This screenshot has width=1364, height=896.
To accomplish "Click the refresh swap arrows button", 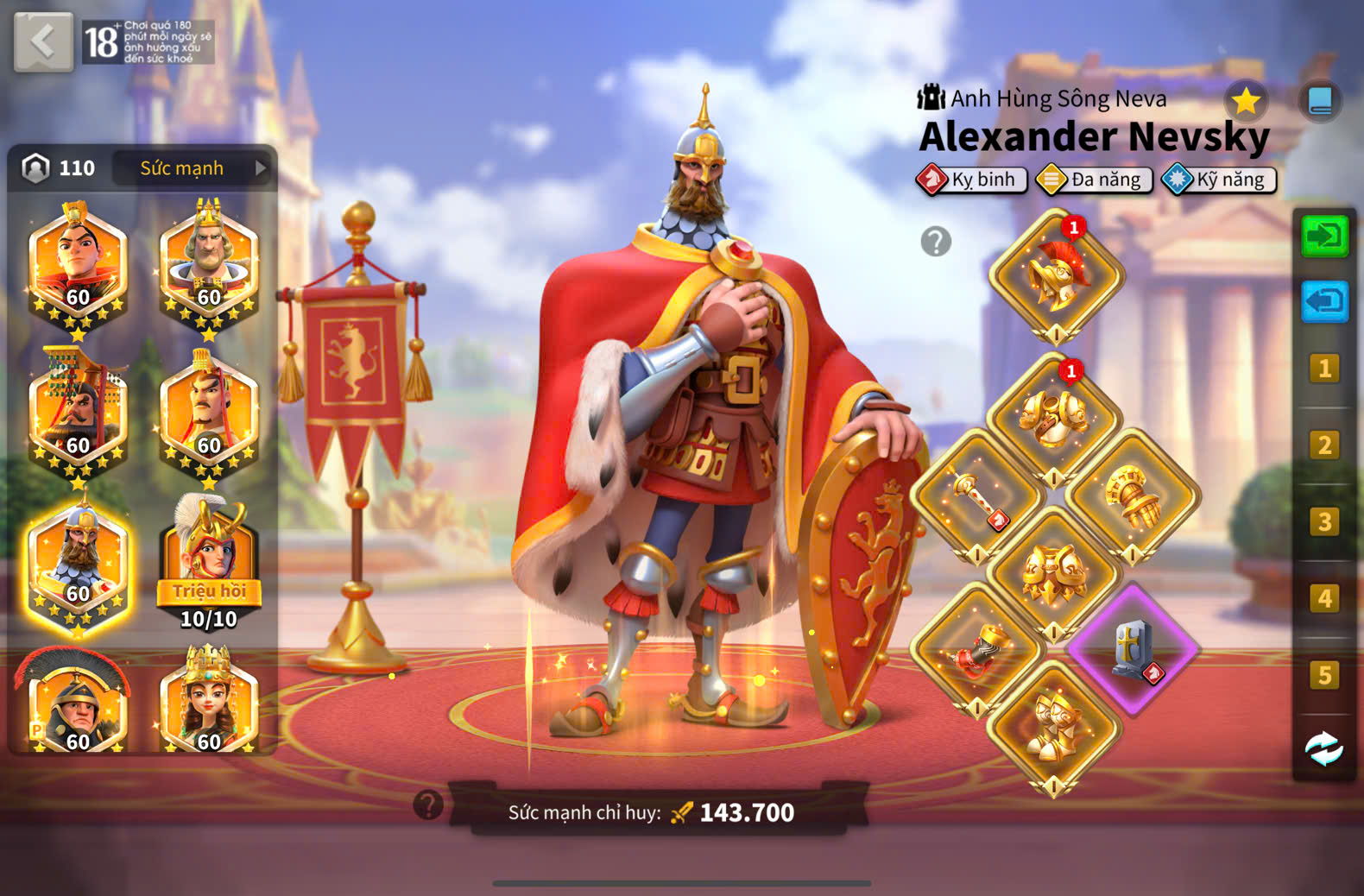I will pos(1323,748).
